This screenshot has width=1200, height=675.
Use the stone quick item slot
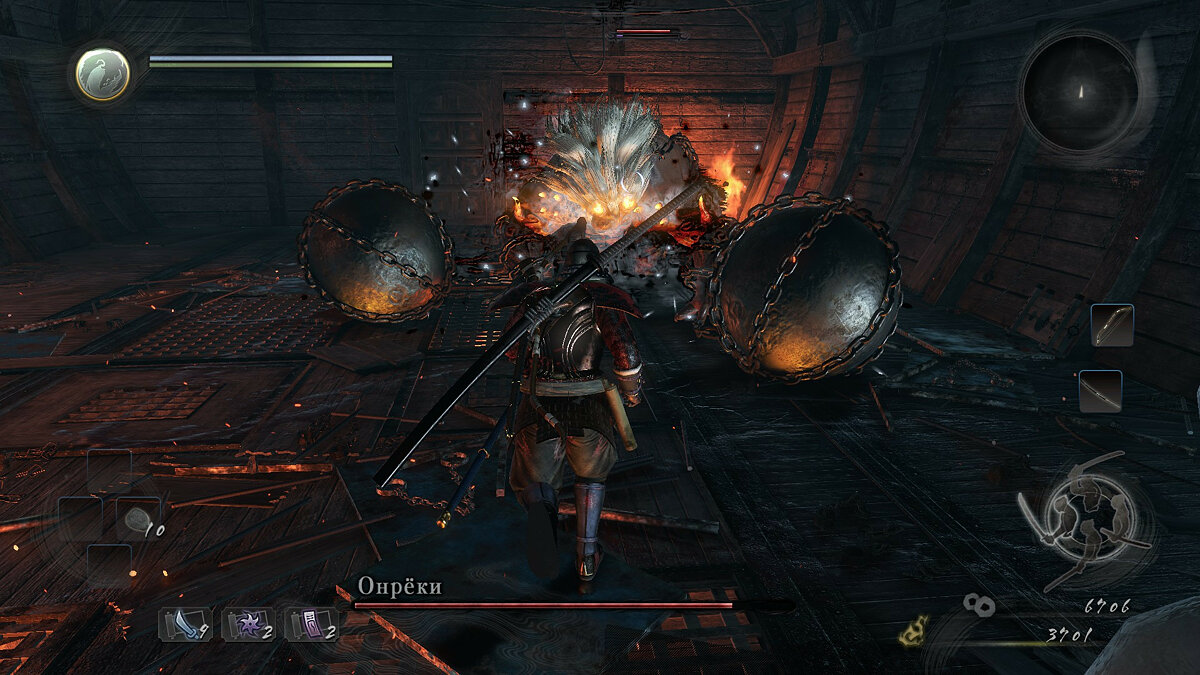click(x=136, y=519)
